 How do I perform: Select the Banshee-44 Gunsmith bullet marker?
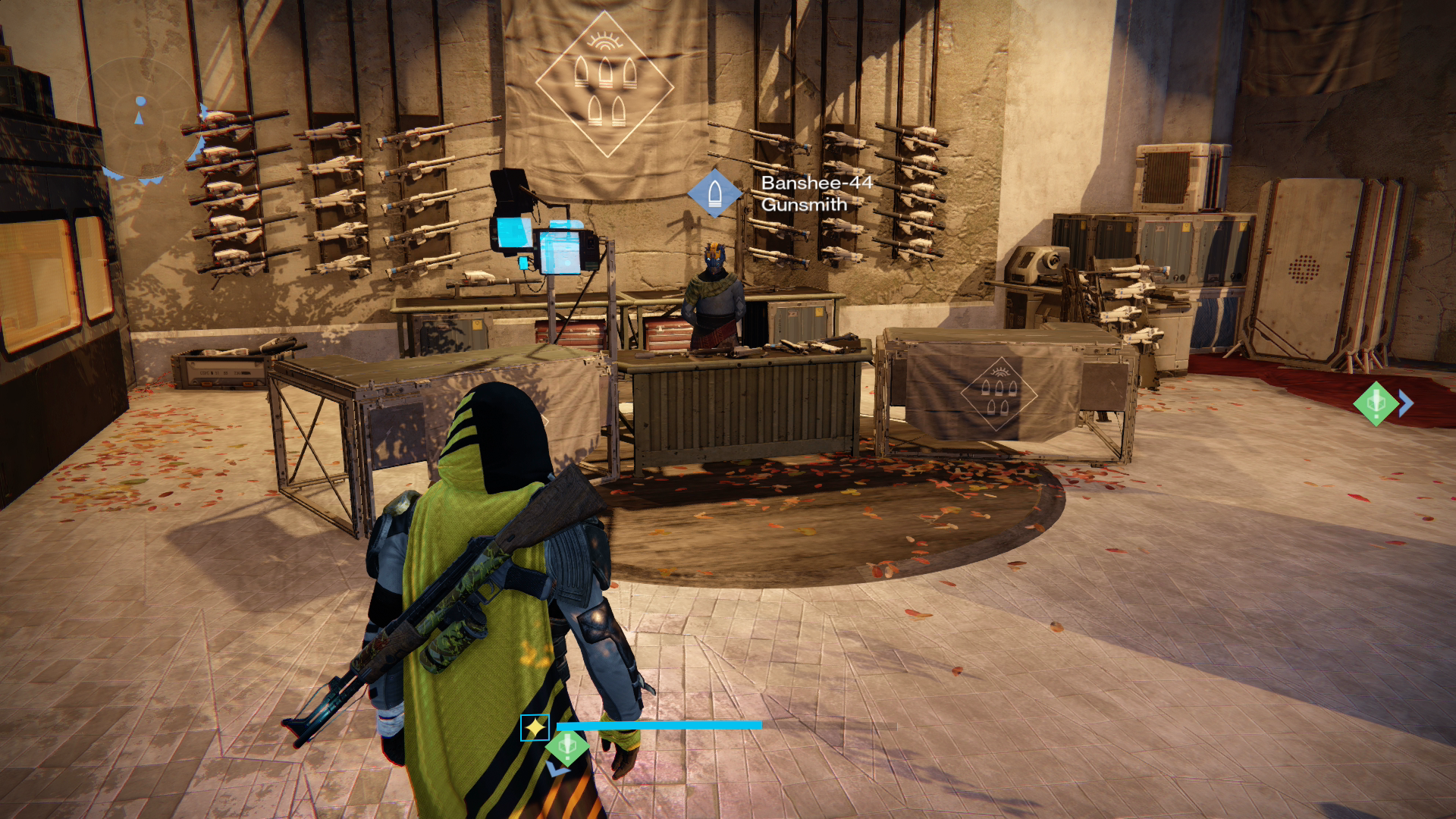(x=714, y=193)
